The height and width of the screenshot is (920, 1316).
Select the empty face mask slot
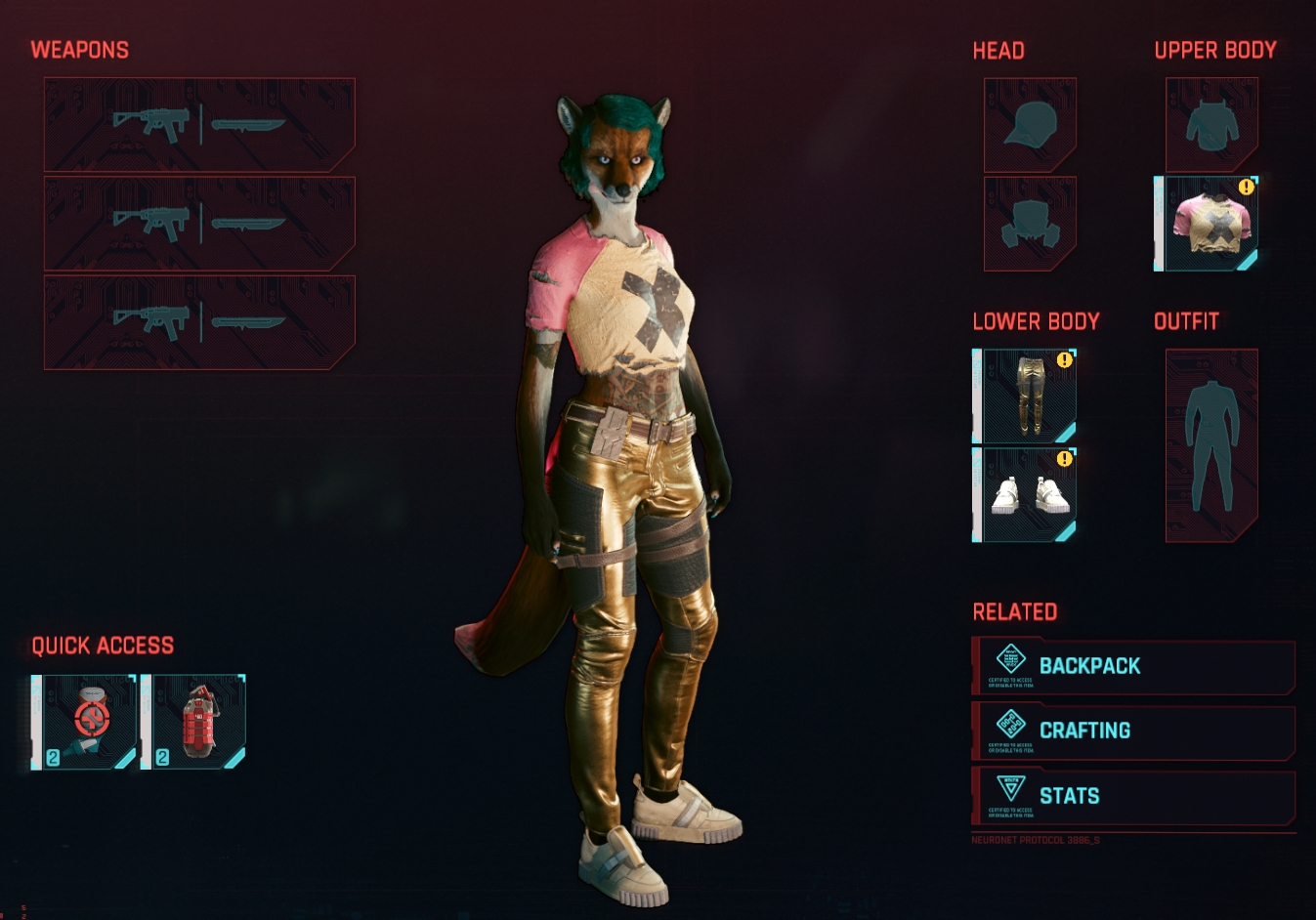(x=1030, y=224)
